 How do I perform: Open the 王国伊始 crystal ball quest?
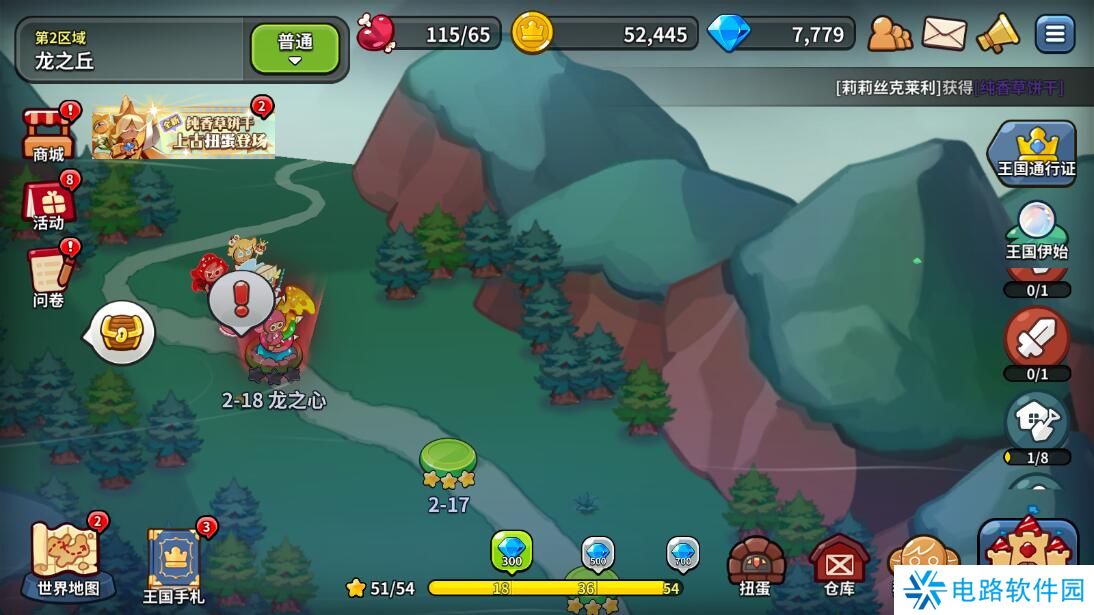coord(1036,230)
